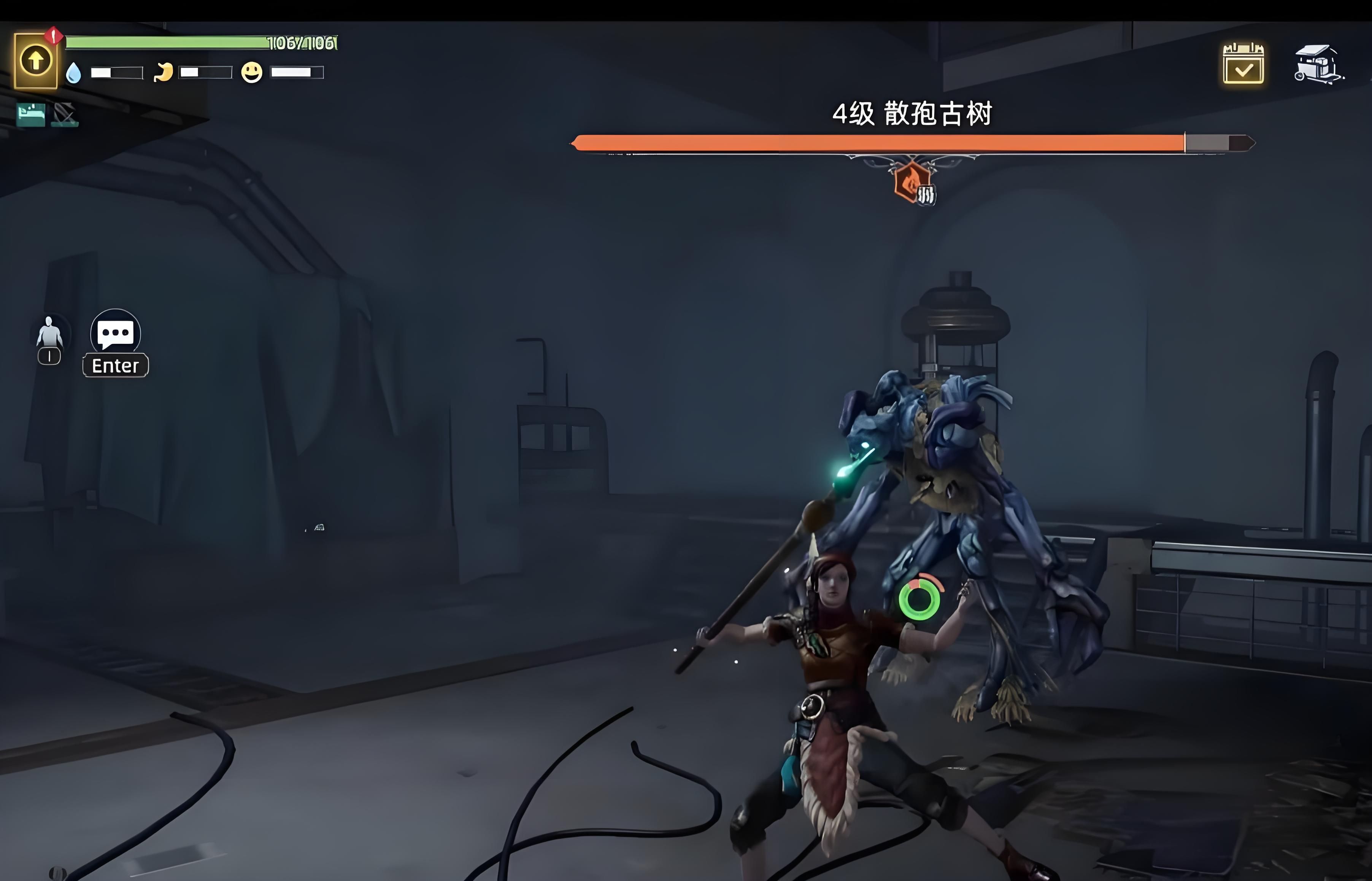The image size is (1372, 881).
Task: Check the crossed-out status icon beside the bed
Action: click(65, 115)
